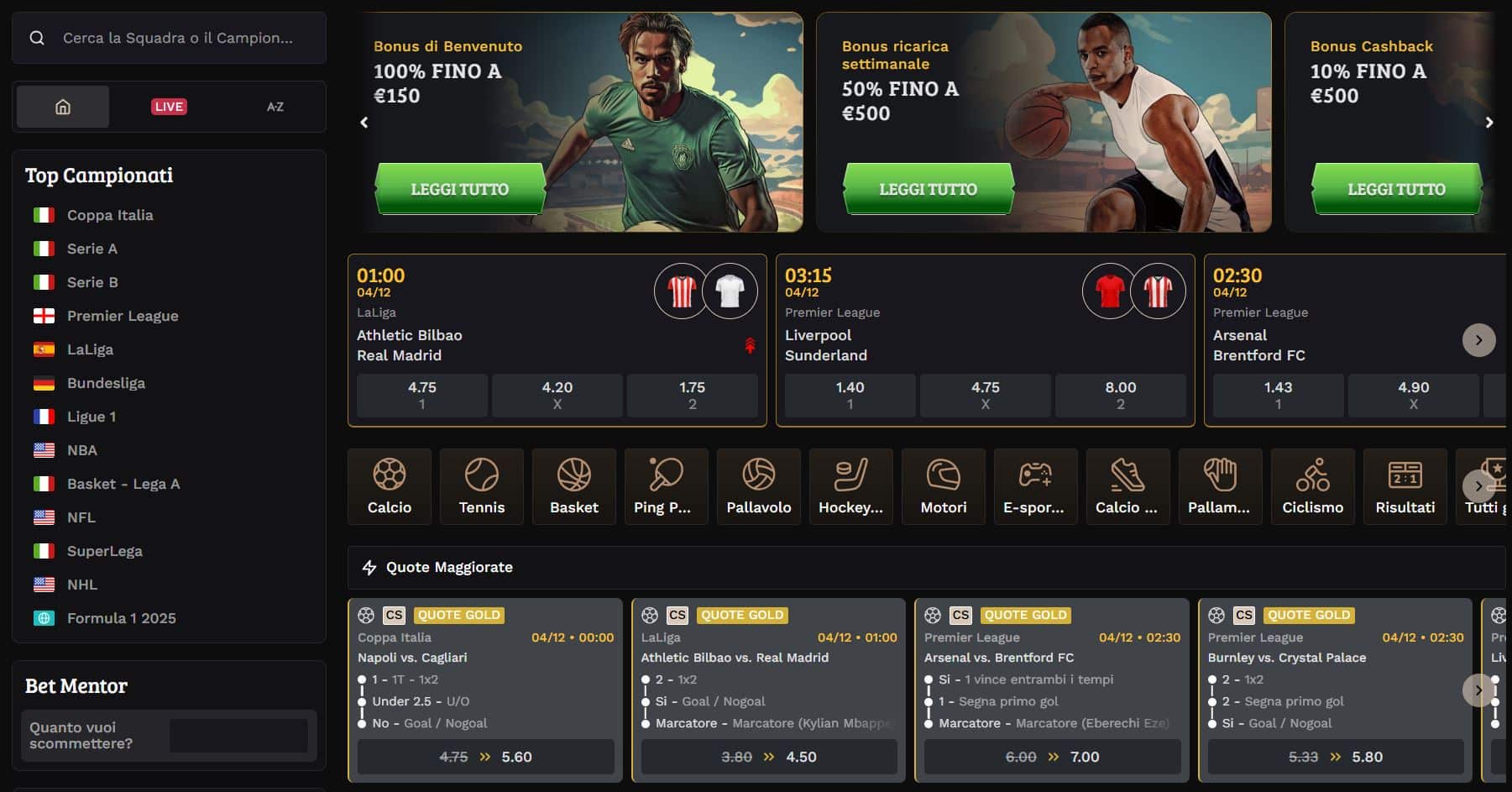The image size is (1512, 792).
Task: Switch to the LIVE tab
Action: tap(169, 106)
